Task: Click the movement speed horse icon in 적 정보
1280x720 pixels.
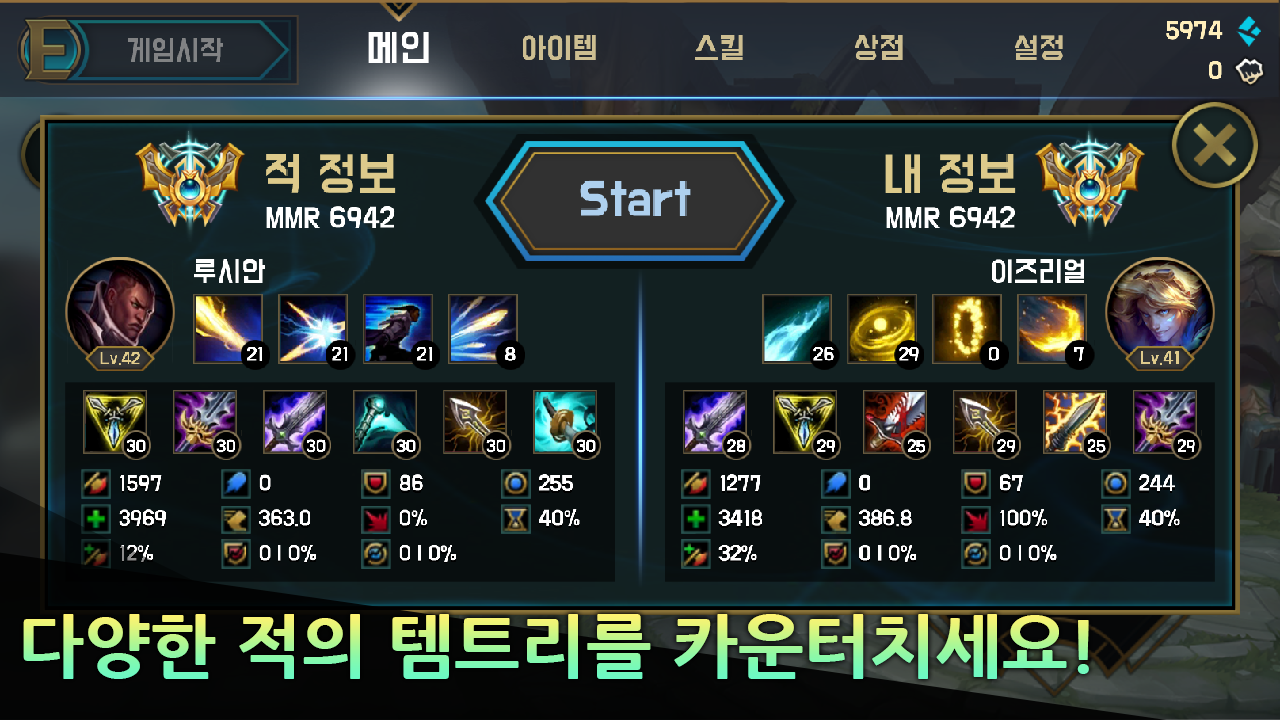Action: click(x=235, y=519)
